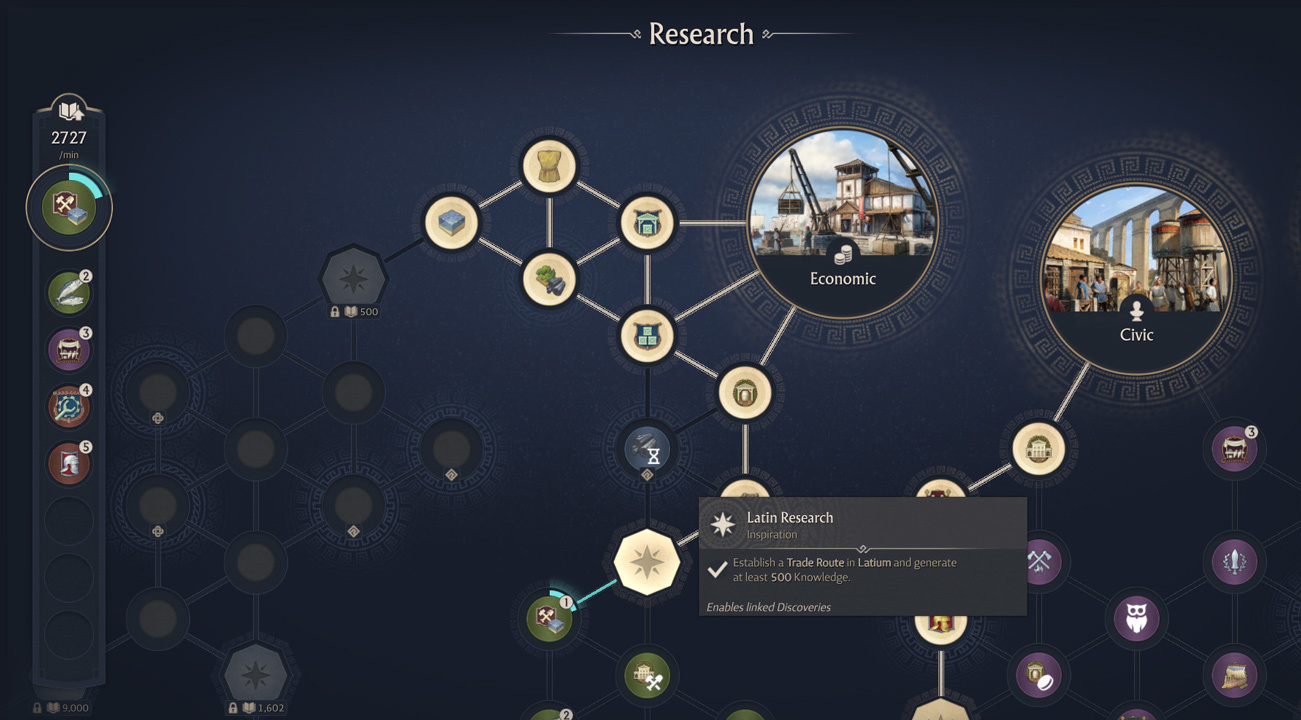Select the toga crafting discovery node

point(550,168)
